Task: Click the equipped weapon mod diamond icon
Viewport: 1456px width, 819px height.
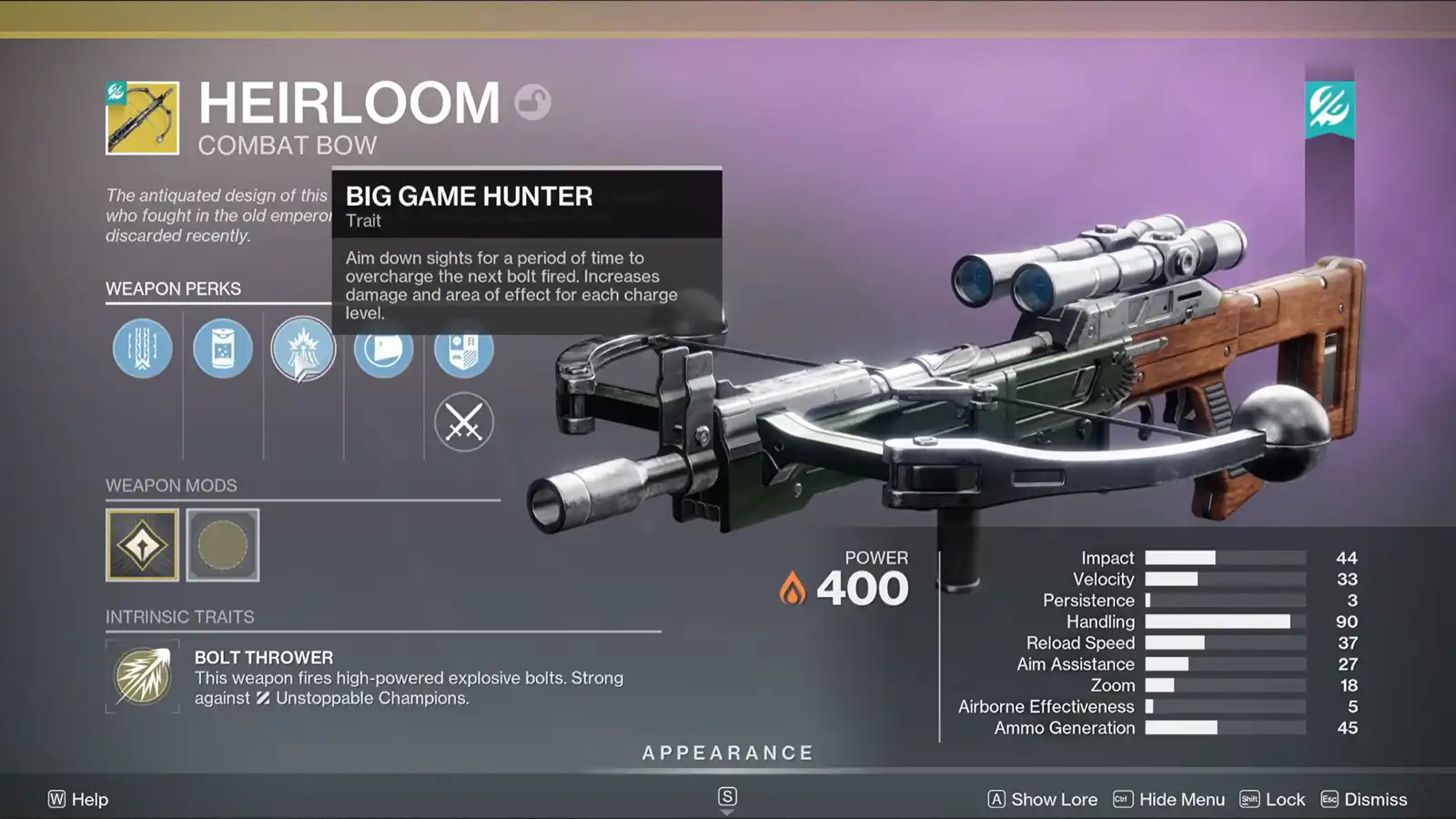Action: click(x=143, y=544)
